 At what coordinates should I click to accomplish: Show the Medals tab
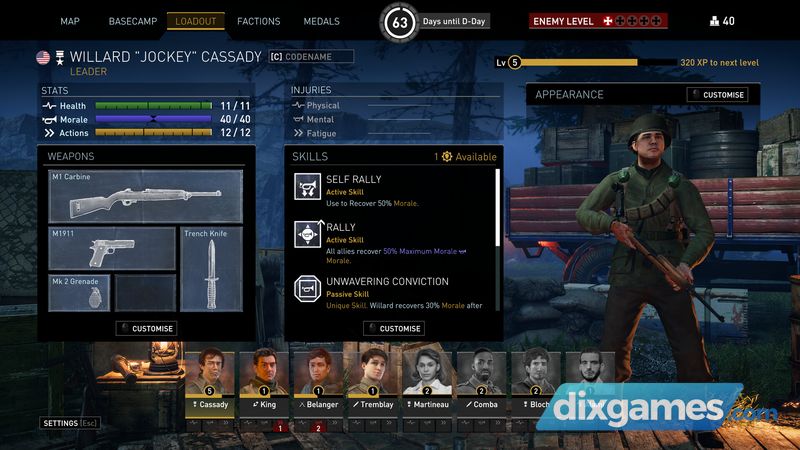coord(322,21)
